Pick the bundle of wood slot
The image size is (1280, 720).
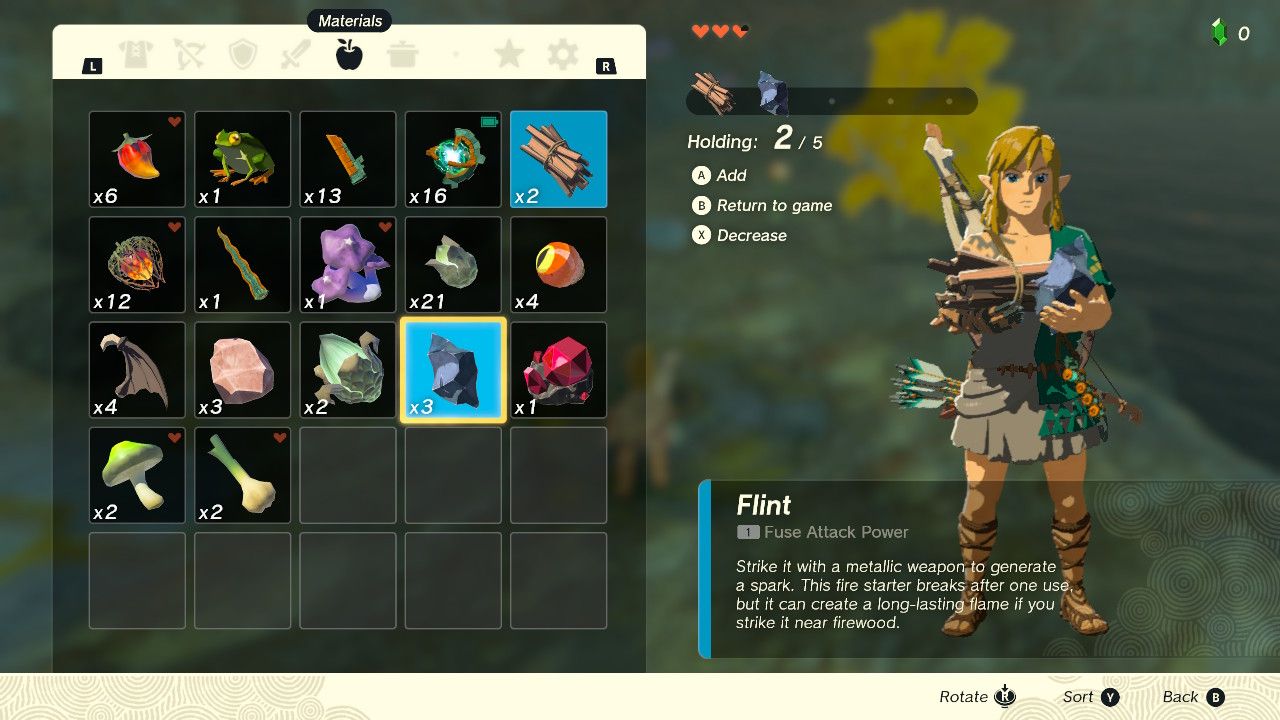[558, 159]
